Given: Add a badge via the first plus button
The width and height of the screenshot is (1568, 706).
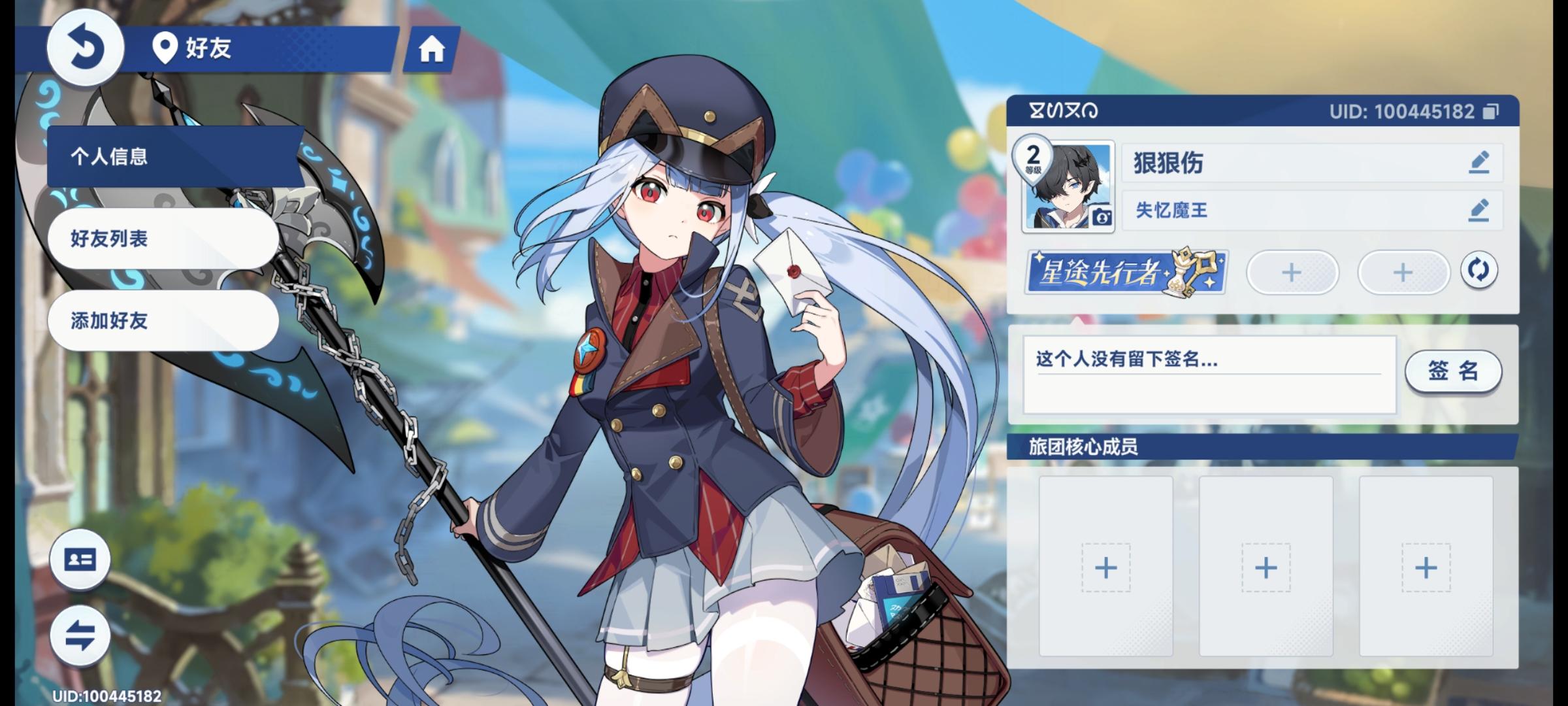Looking at the screenshot, I should pyautogui.click(x=1292, y=273).
